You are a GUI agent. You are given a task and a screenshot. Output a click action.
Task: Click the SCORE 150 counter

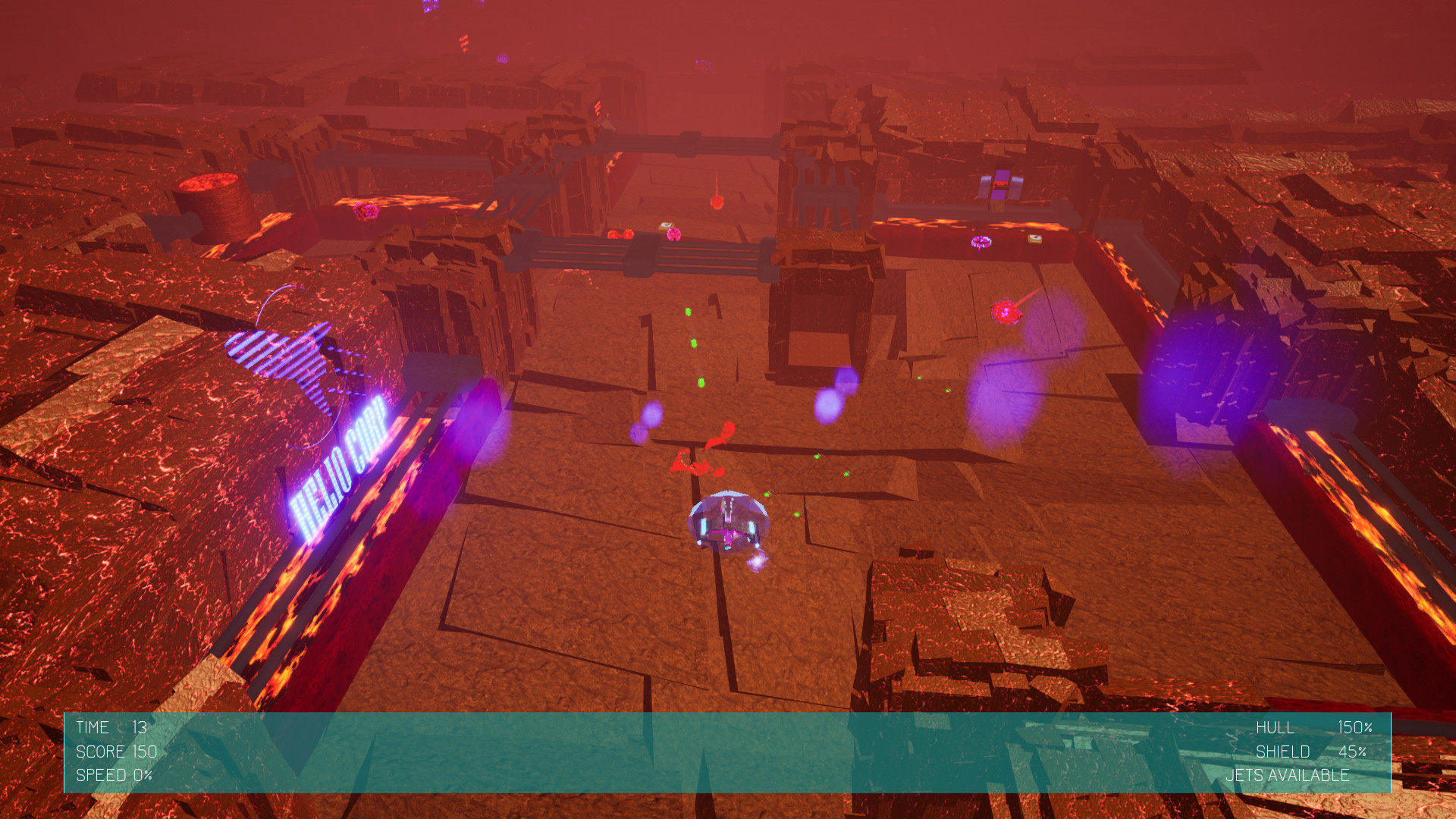pos(115,752)
